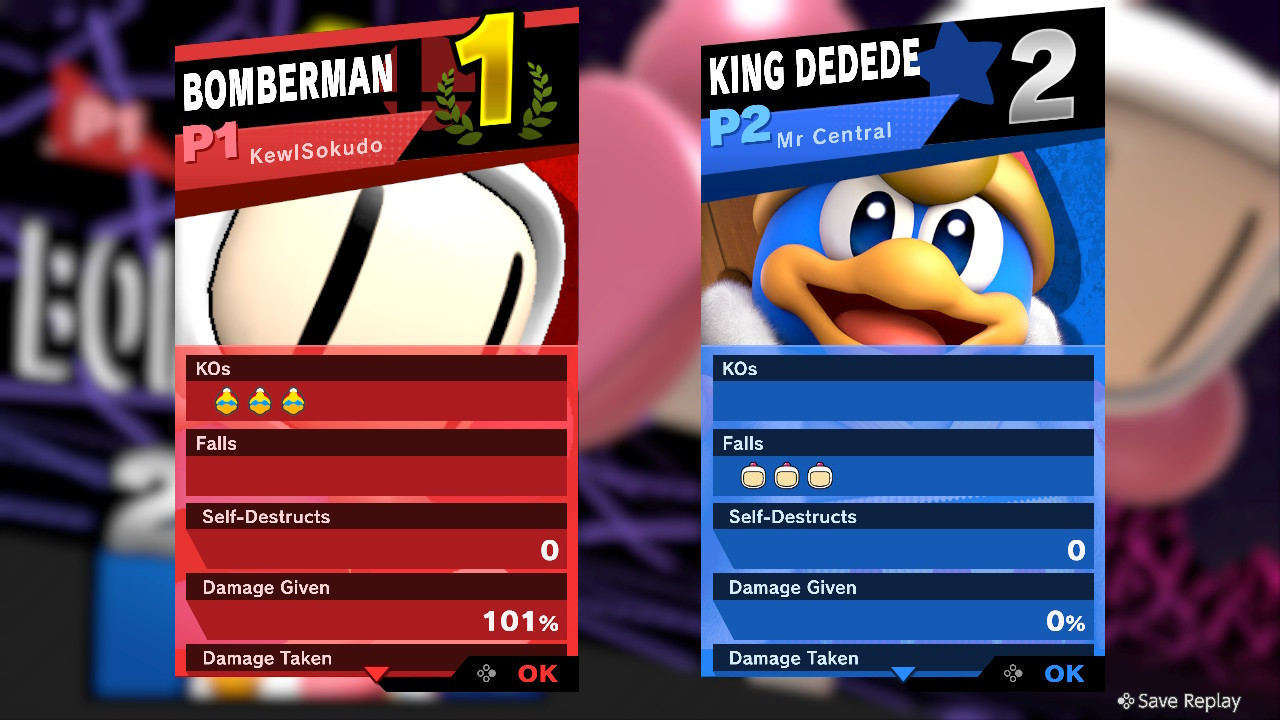Image resolution: width=1280 pixels, height=720 pixels.
Task: Click the controller button icon beside the blue OK
Action: coord(1013,674)
